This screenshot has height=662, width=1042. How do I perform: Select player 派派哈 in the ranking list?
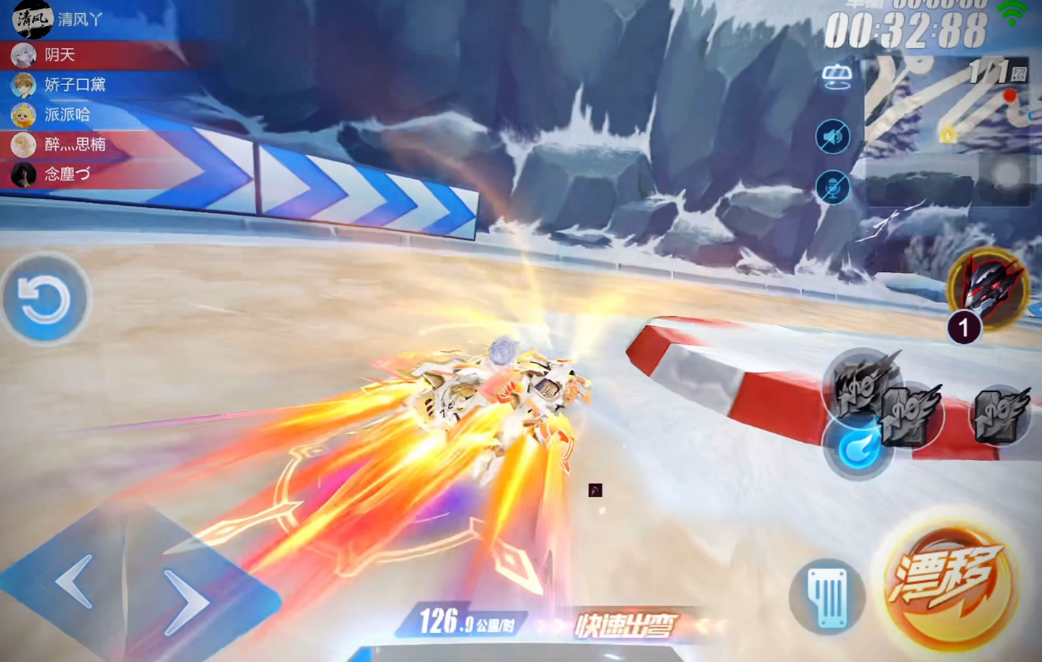pos(67,115)
